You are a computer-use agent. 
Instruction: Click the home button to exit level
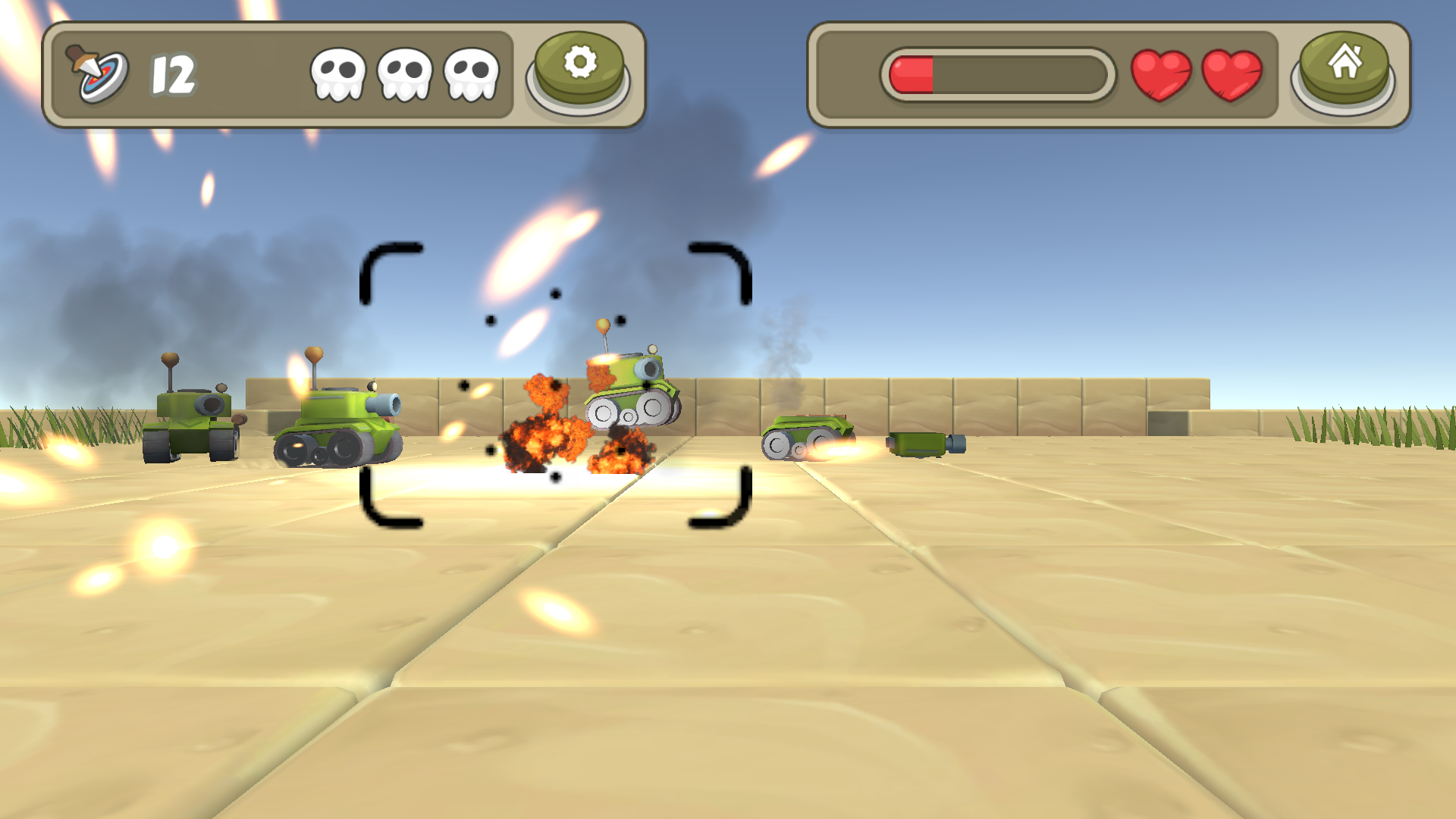pyautogui.click(x=1345, y=68)
